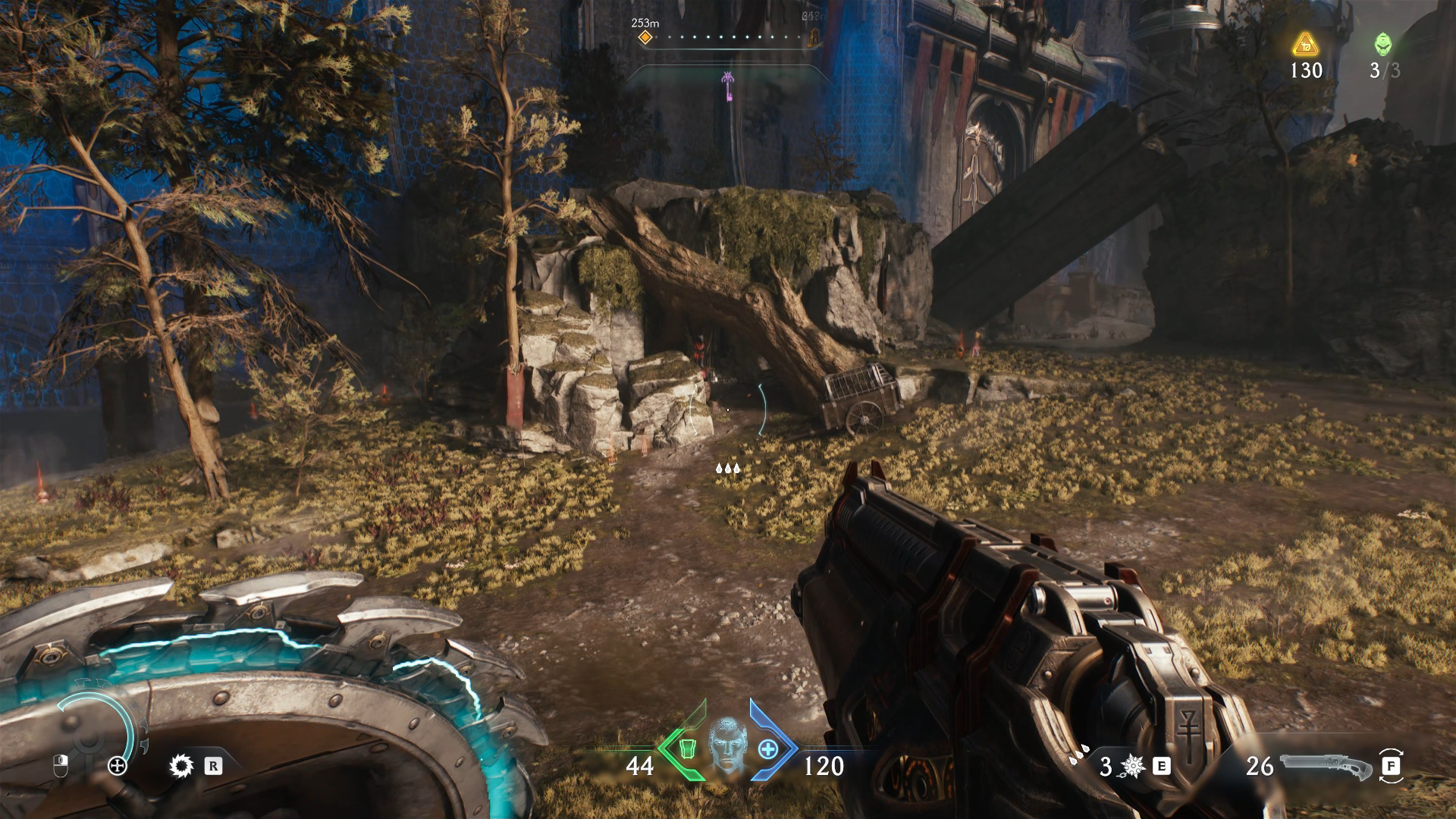
Task: Choose the shotgun weapon icon
Action: click(1325, 767)
